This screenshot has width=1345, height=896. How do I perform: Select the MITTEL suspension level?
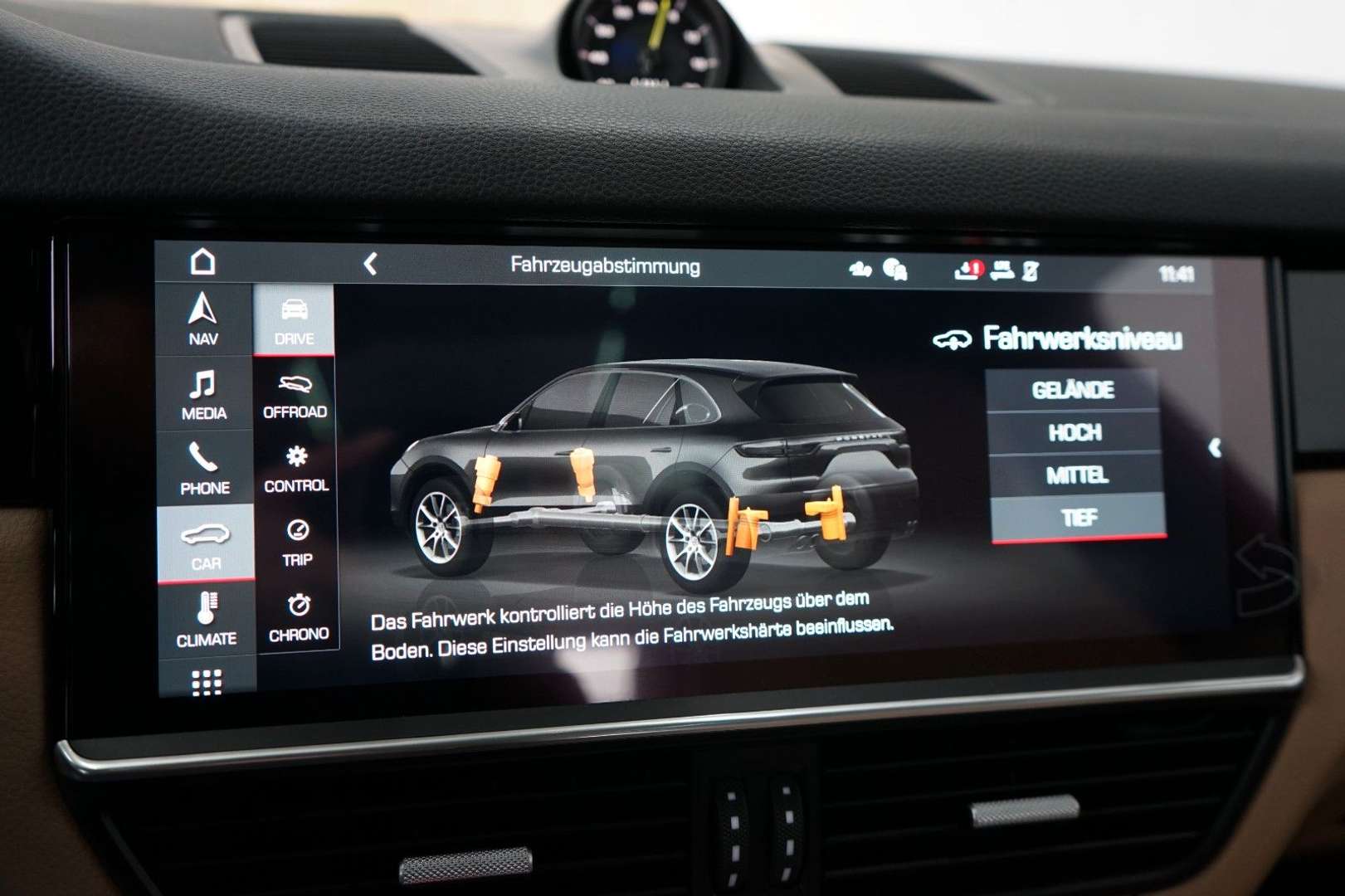coord(1076,475)
